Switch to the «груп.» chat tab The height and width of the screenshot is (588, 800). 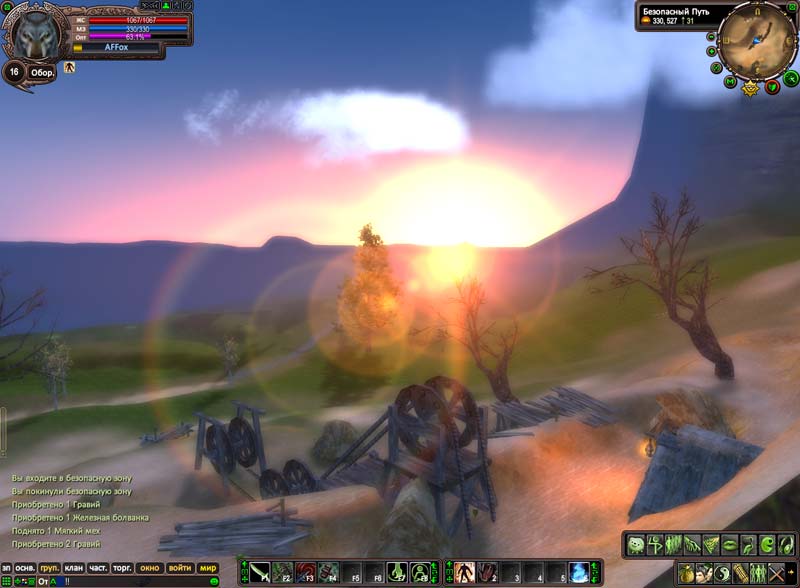pos(48,568)
